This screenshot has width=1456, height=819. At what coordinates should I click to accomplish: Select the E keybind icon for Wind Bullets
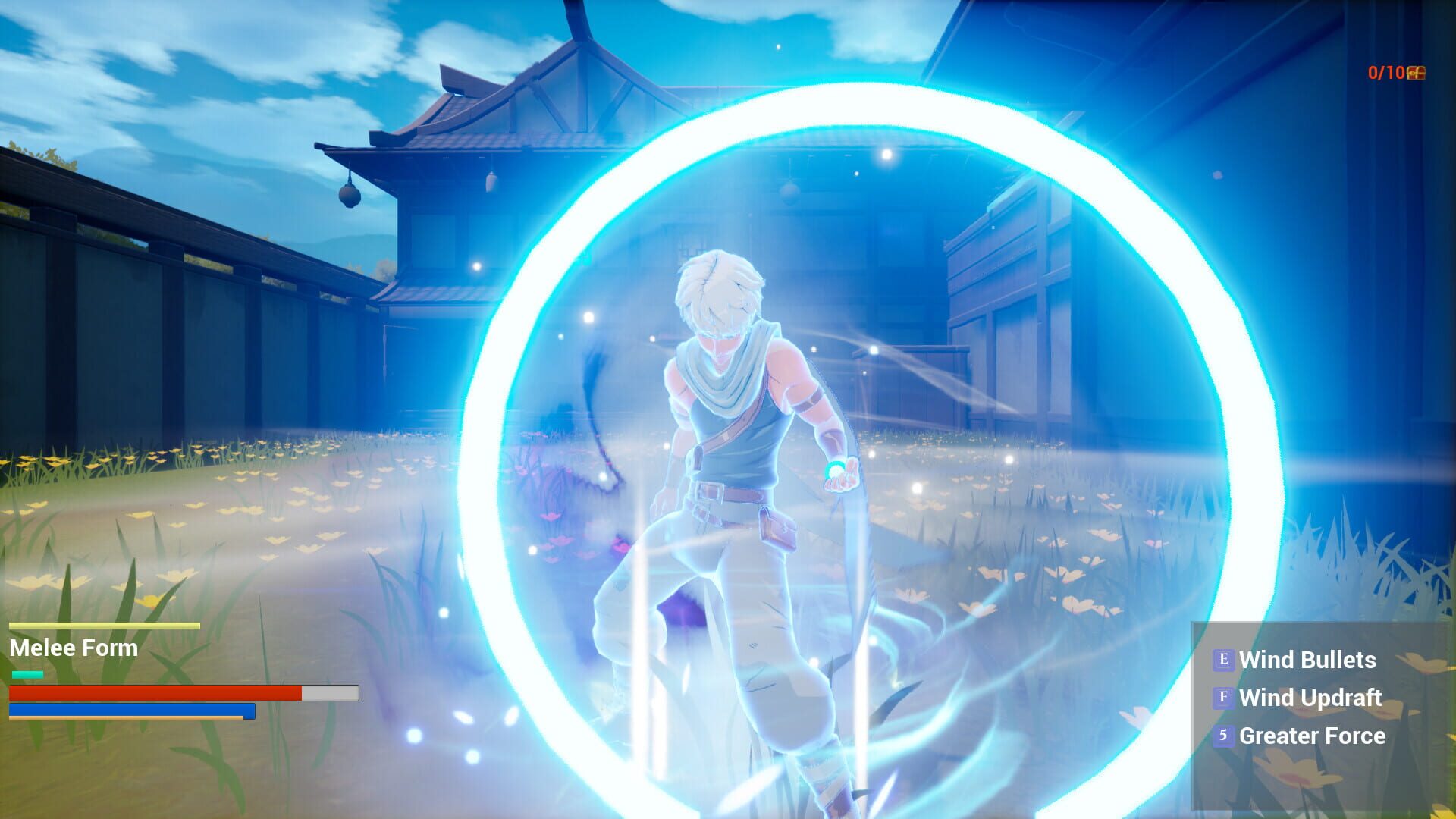coord(1224,659)
